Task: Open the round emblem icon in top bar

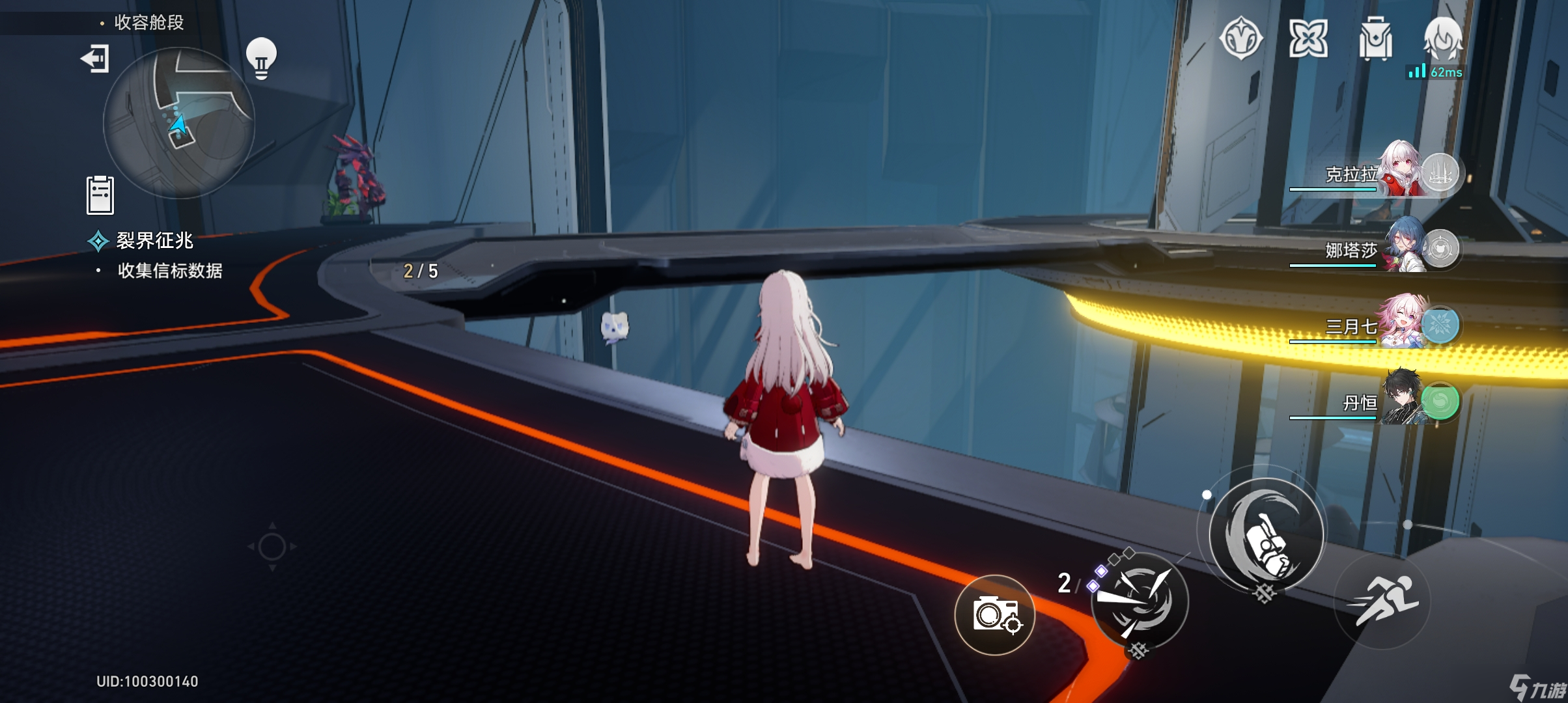Action: pos(1241,38)
